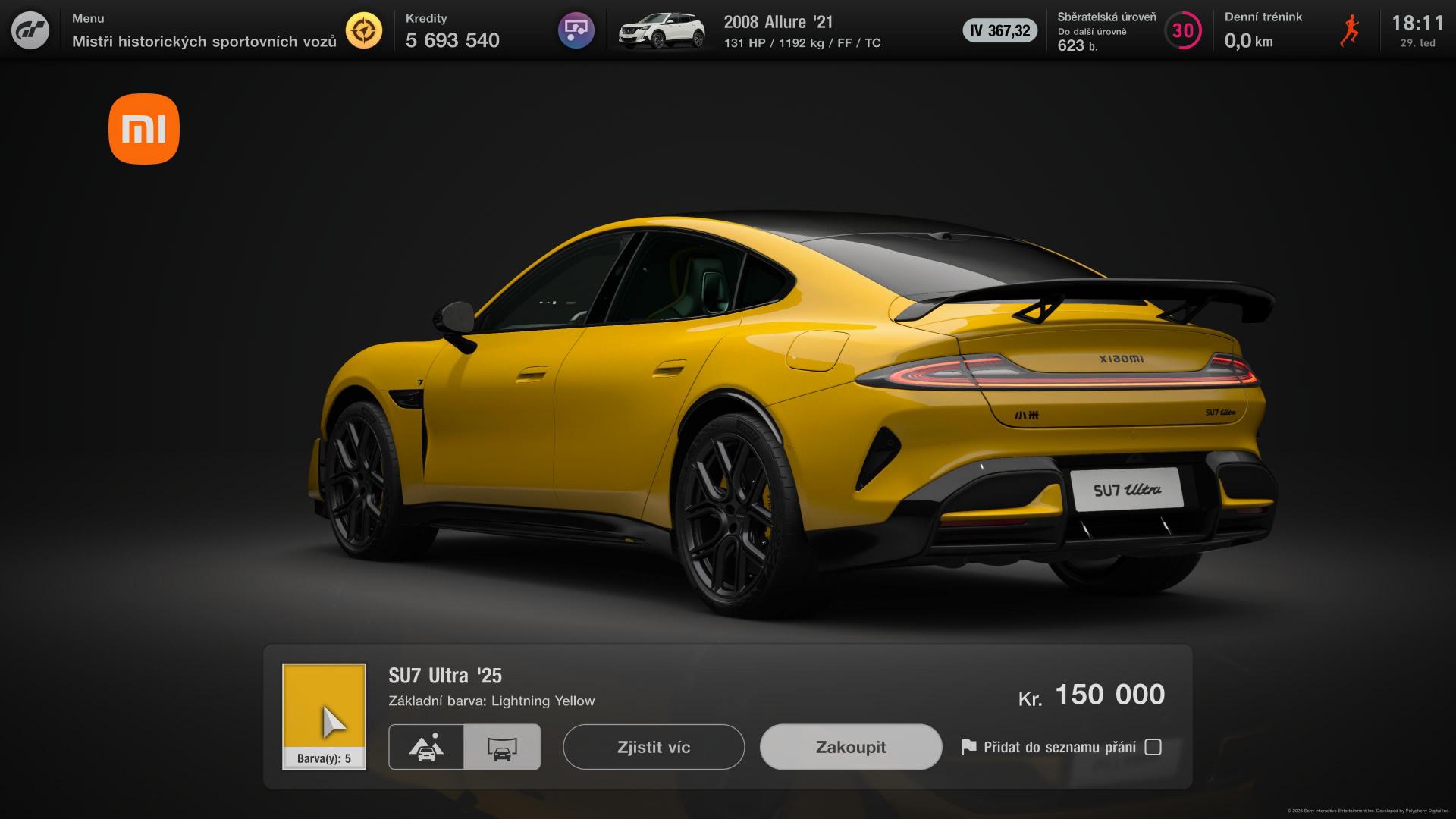Viewport: 1456px width, 819px height.
Task: Open the yellow menu book icon
Action: tap(364, 30)
